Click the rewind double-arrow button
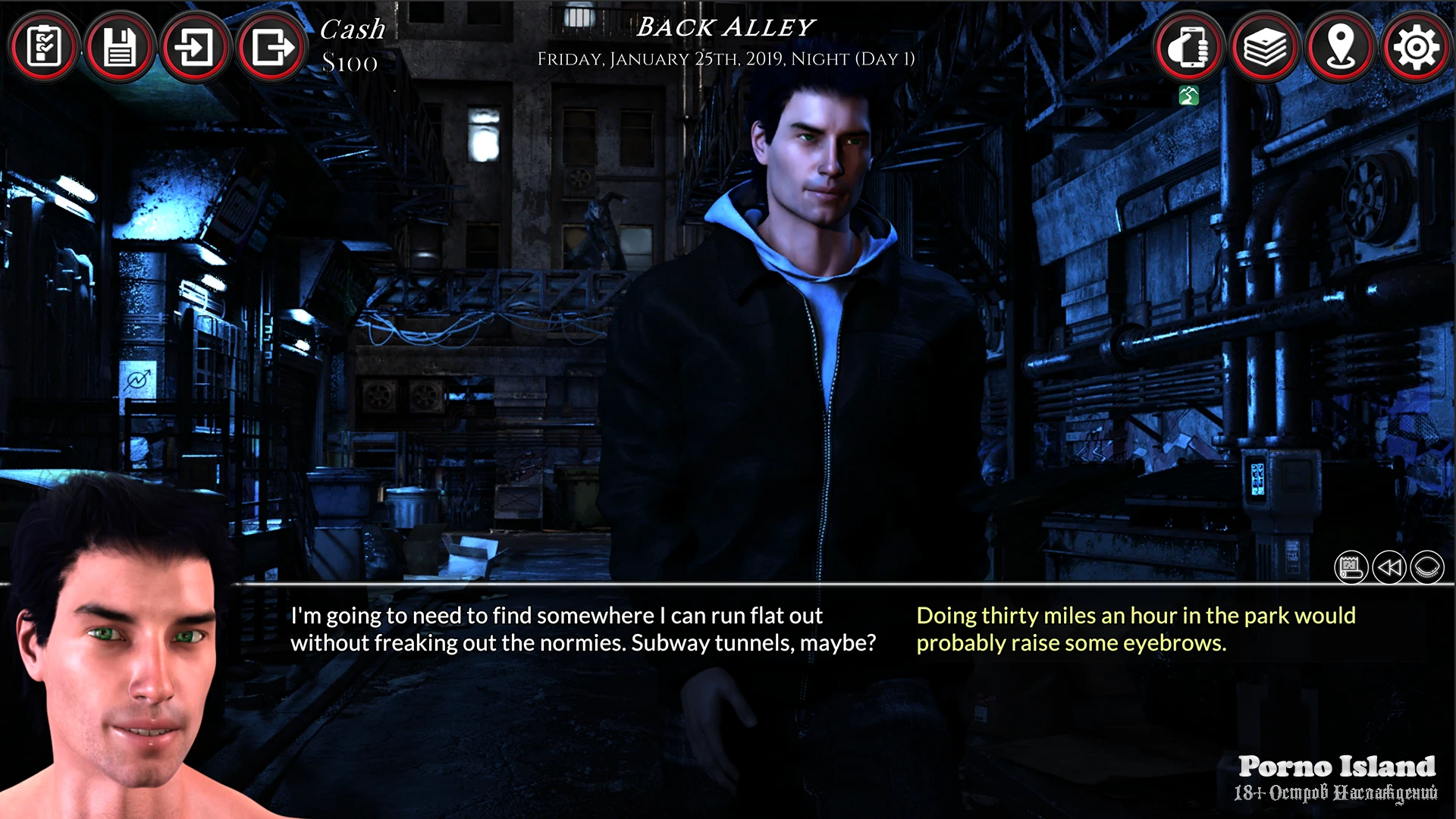Screen dimensions: 1456x819 pos(1389,567)
